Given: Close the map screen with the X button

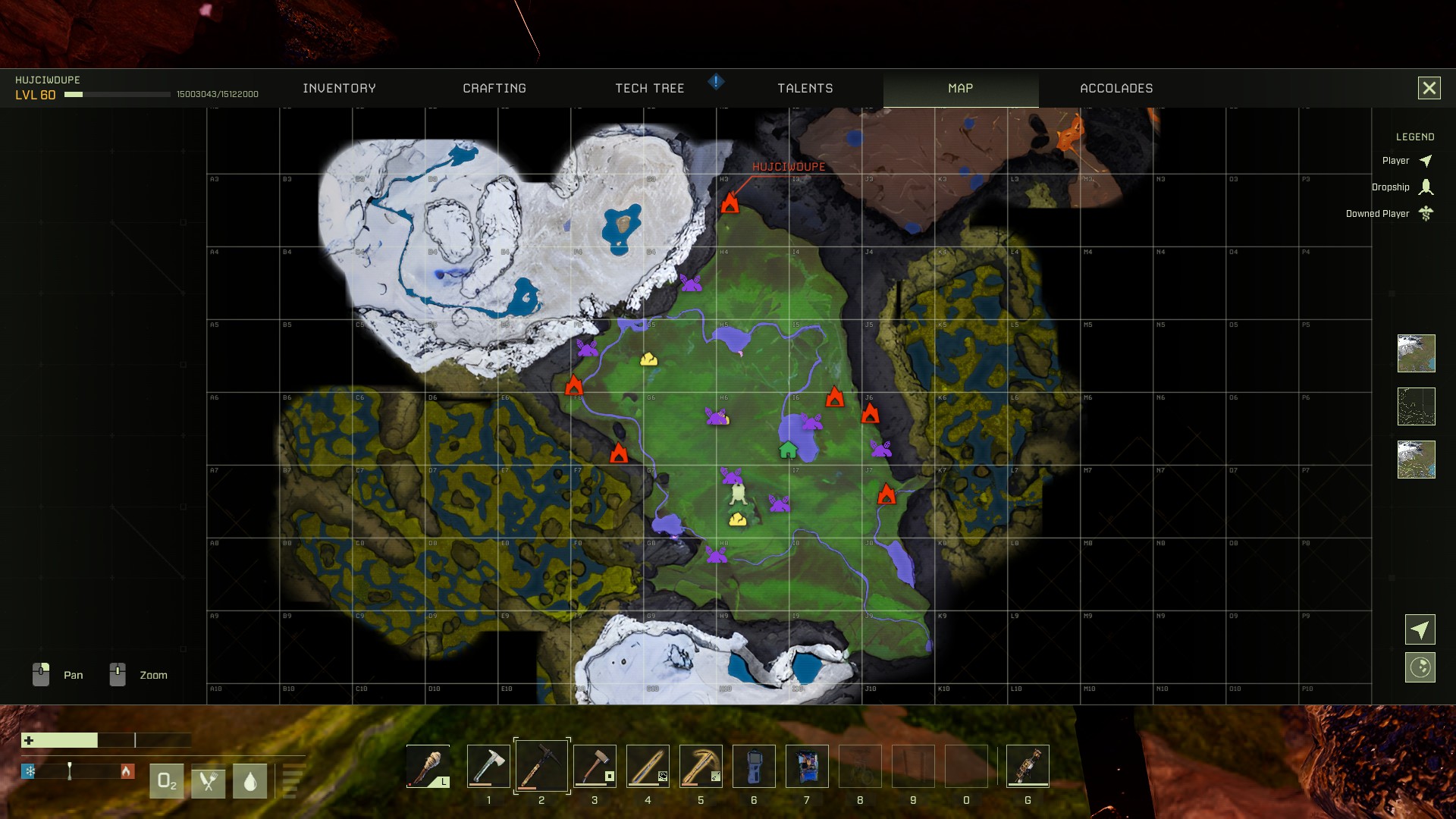Looking at the screenshot, I should 1429,88.
